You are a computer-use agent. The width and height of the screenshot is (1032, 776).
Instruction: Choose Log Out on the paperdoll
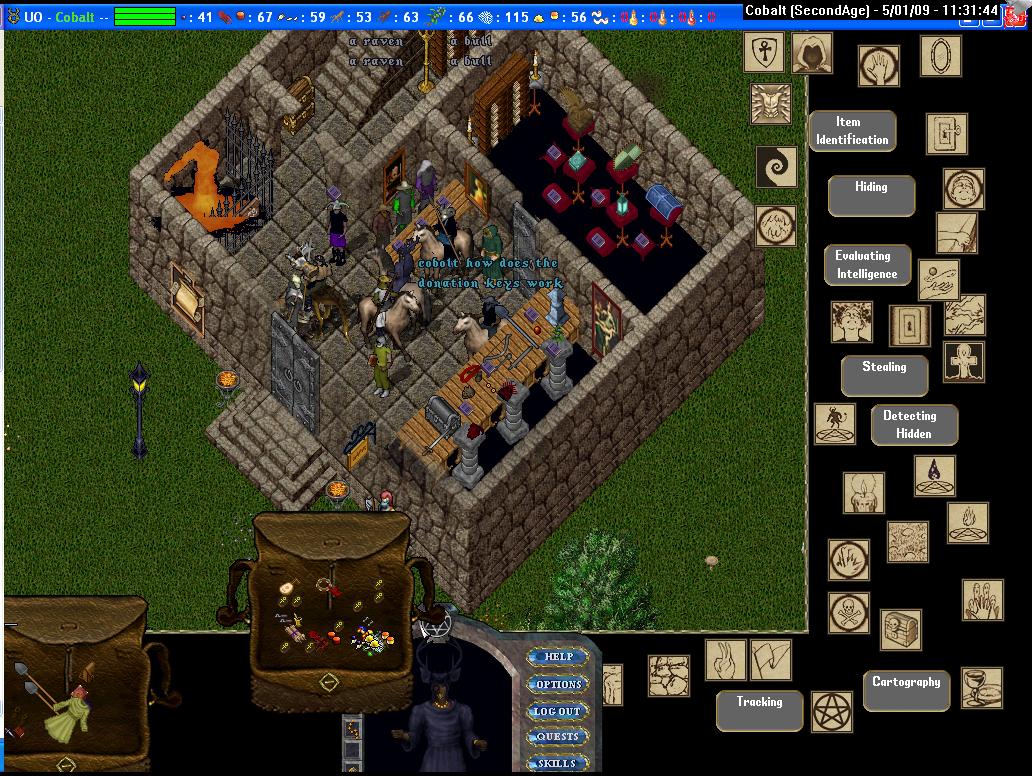point(557,711)
